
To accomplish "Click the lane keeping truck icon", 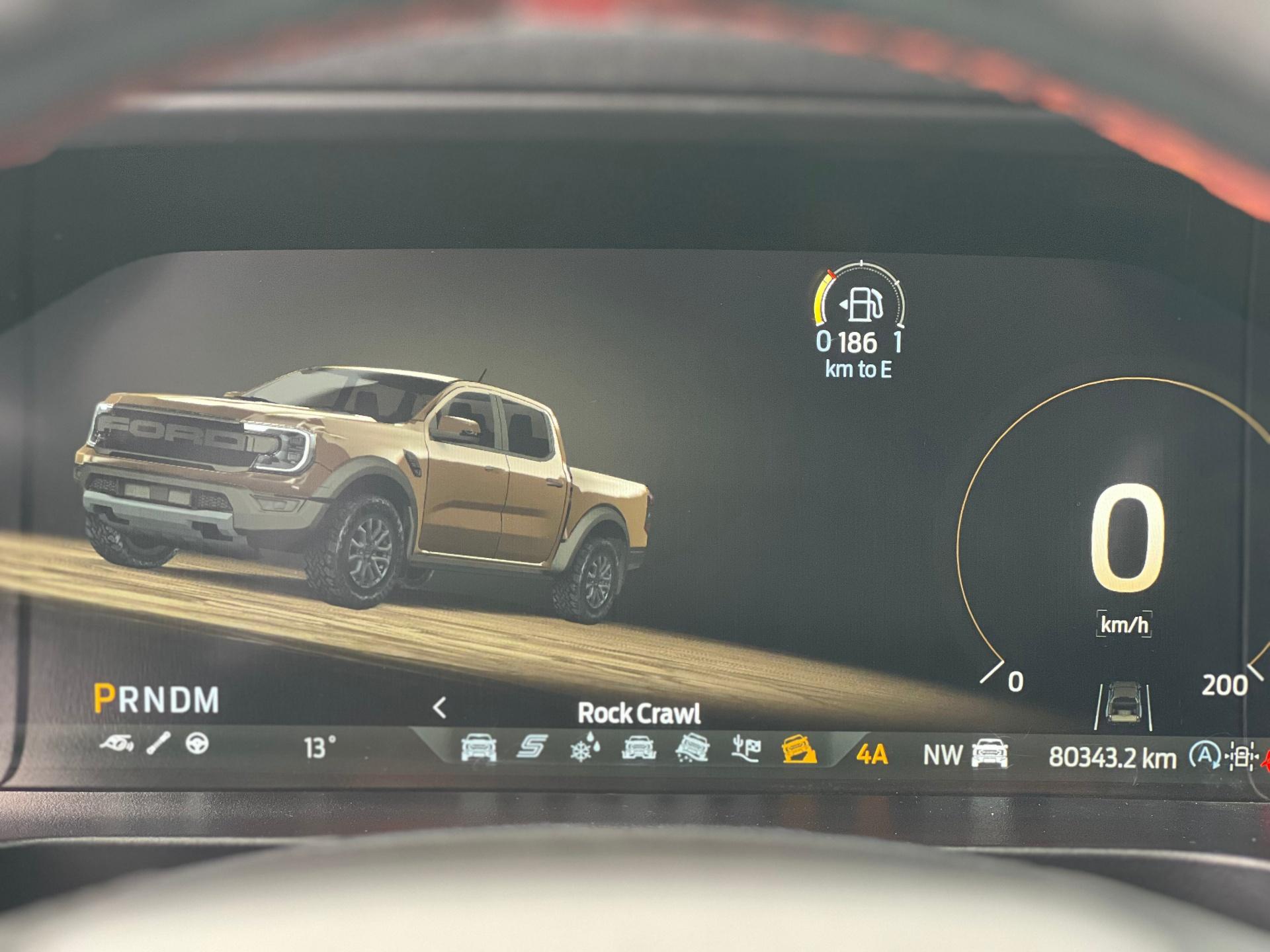I will [x=1122, y=707].
